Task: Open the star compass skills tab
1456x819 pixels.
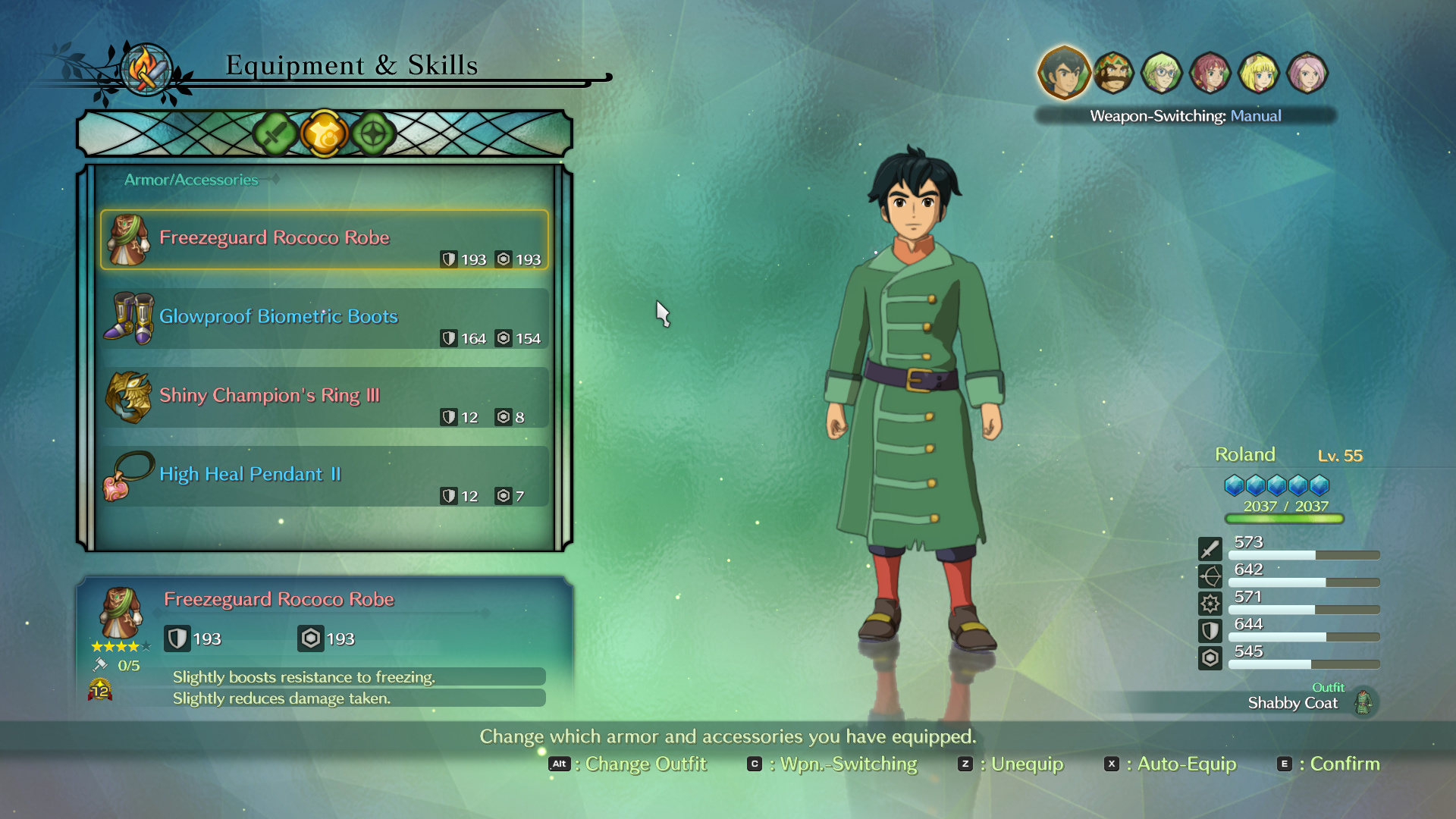Action: (373, 134)
